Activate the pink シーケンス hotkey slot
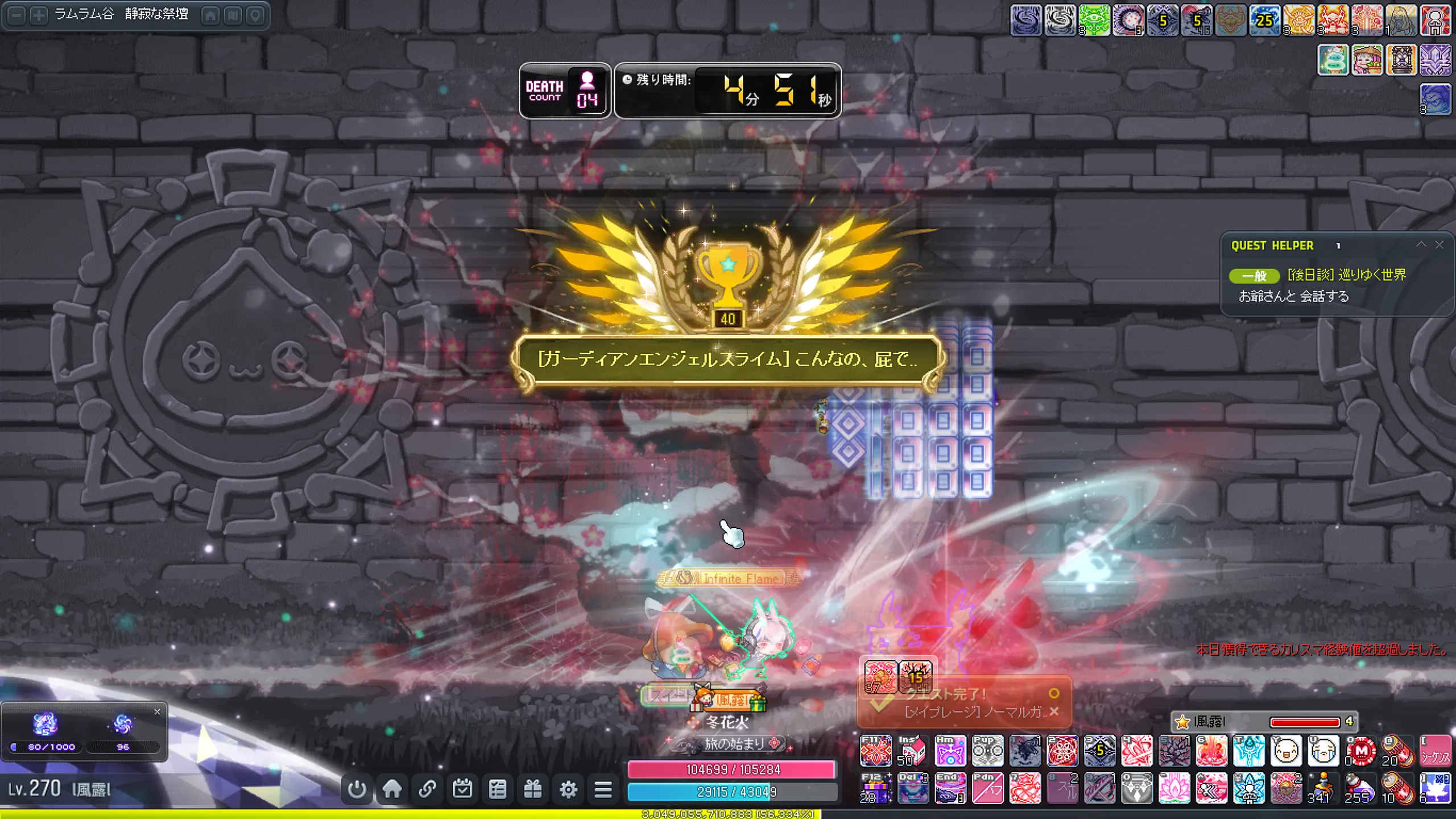 point(1436,751)
